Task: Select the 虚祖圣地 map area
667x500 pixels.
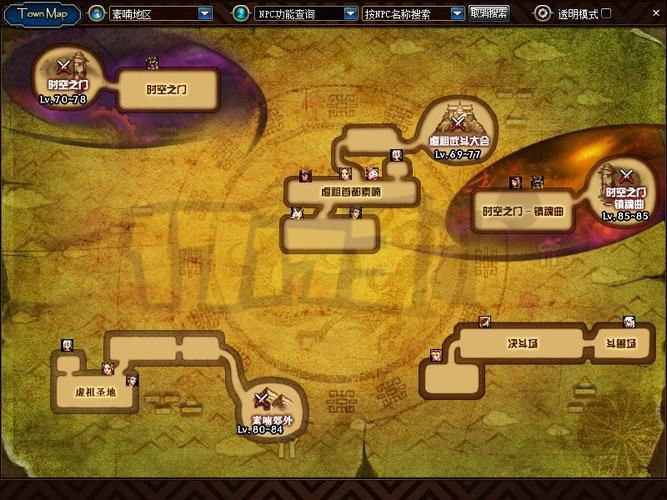Action: point(96,392)
